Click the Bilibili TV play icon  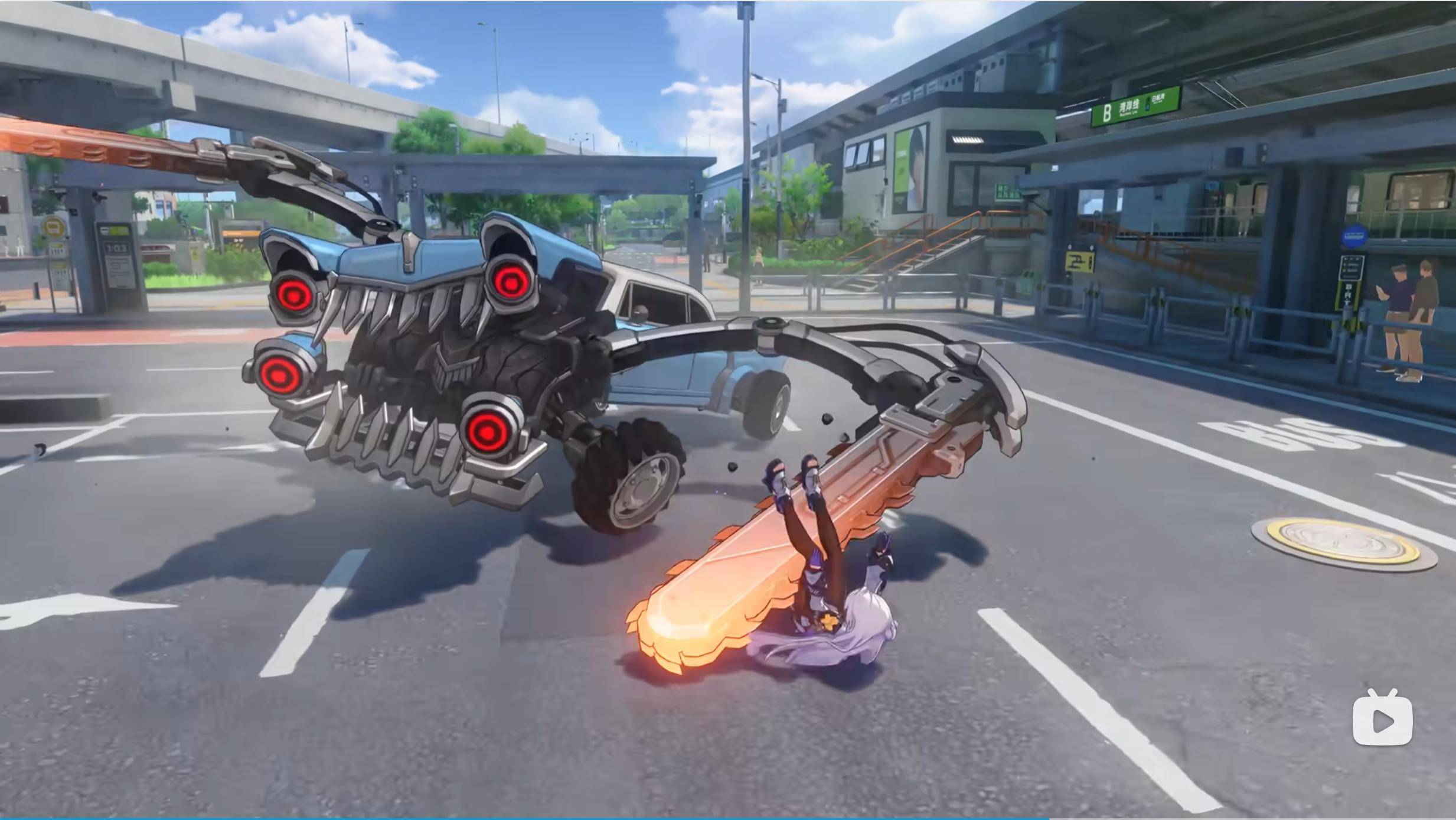coord(1382,719)
